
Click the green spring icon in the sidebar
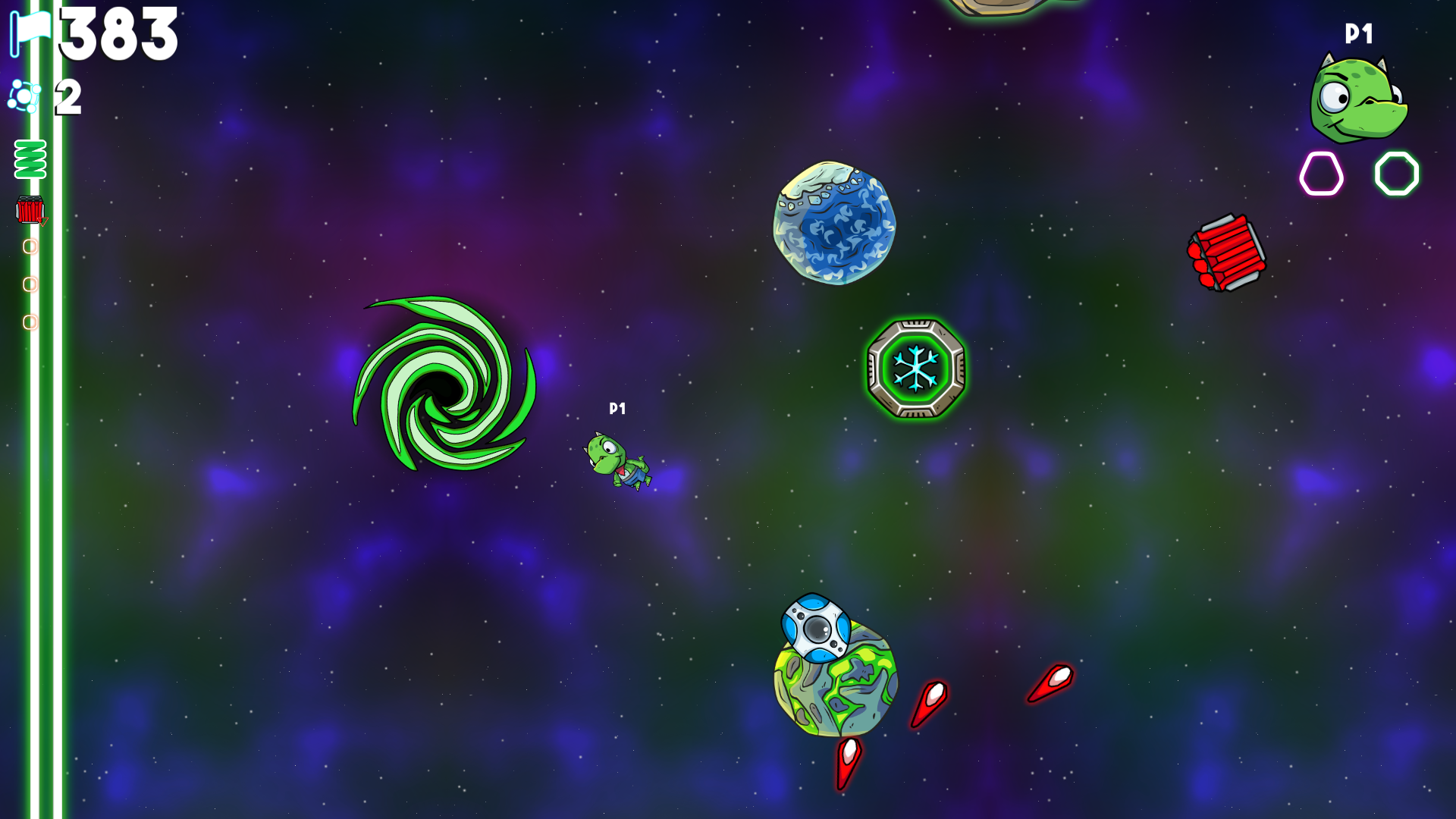click(29, 157)
